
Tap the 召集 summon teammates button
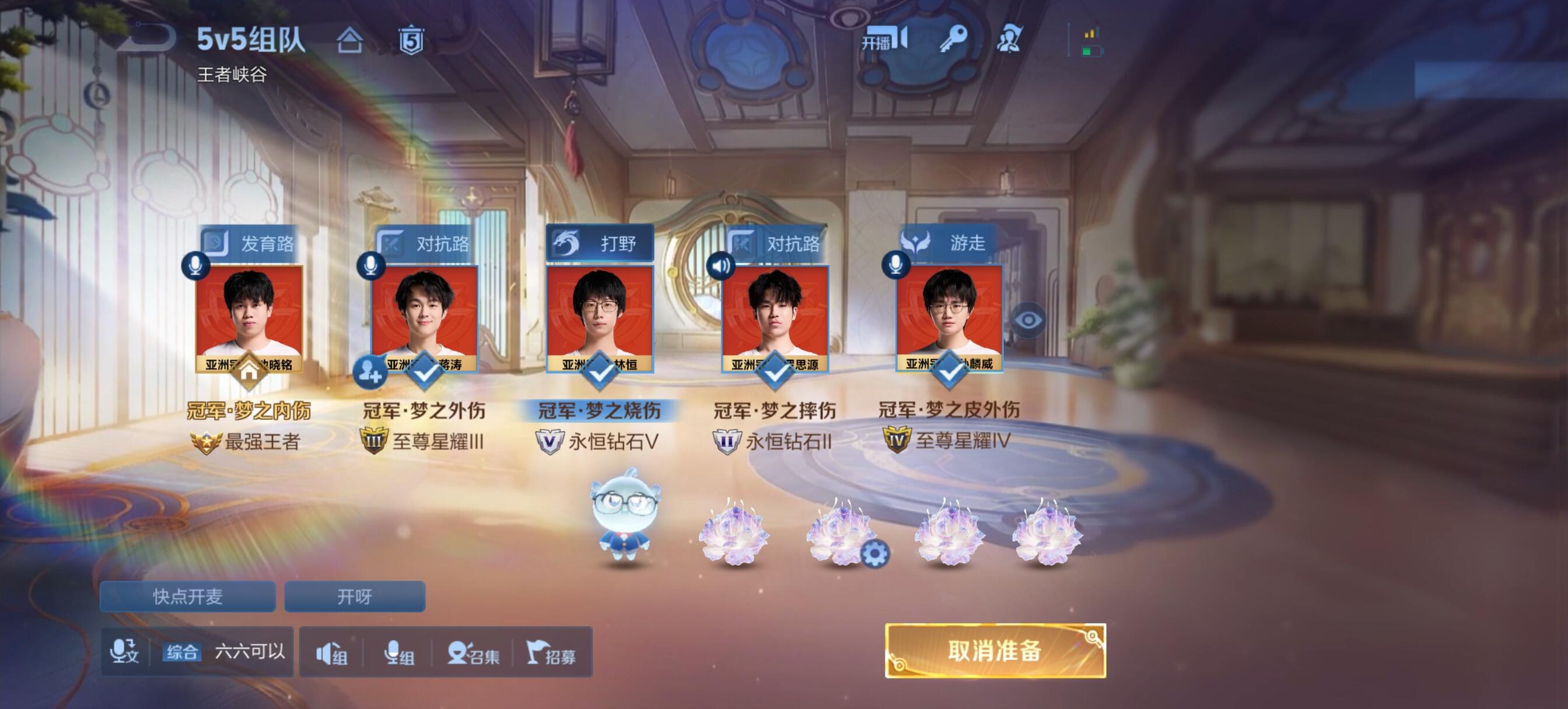[473, 654]
